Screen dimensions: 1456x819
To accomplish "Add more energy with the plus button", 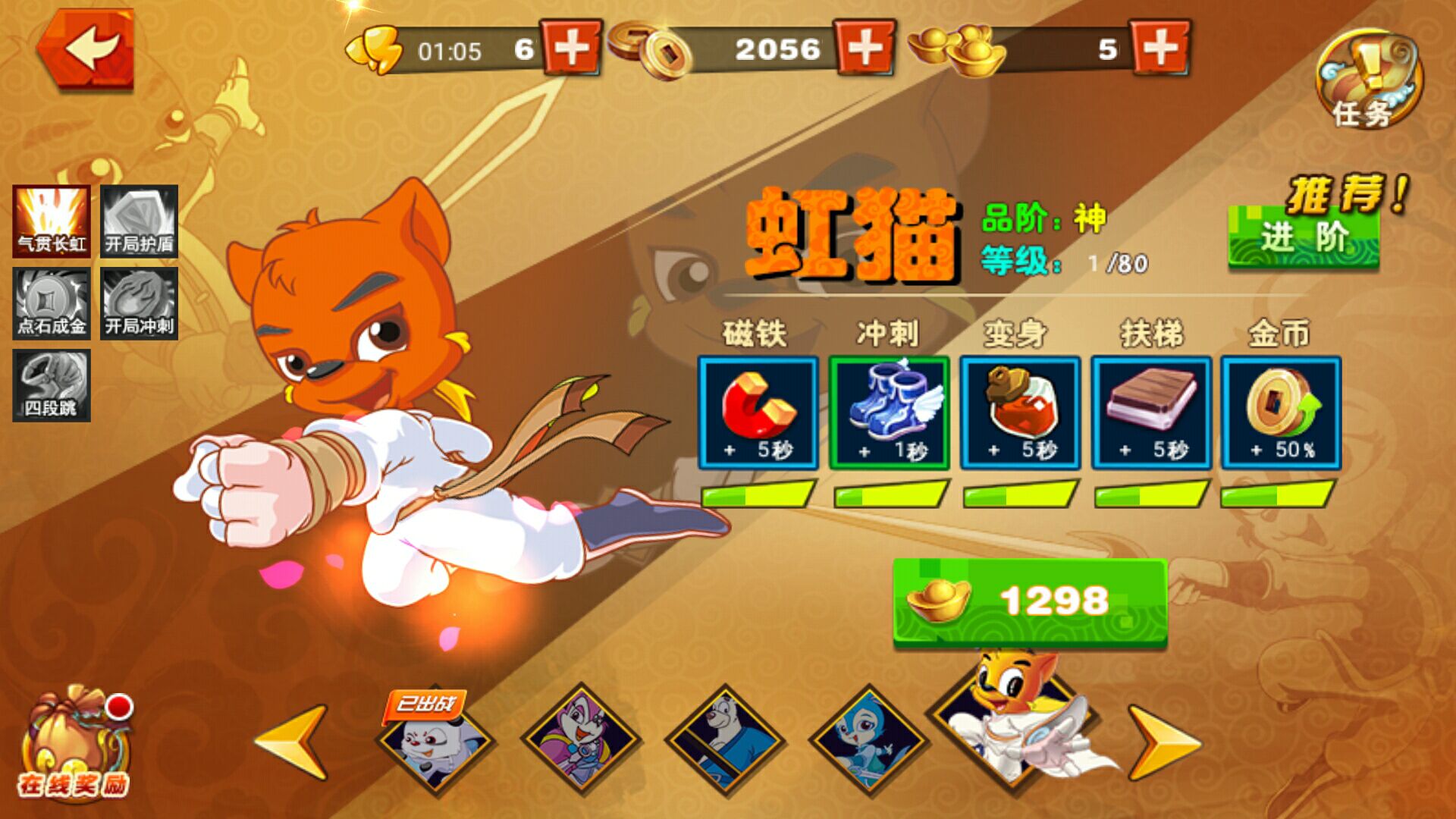I will pos(572,49).
